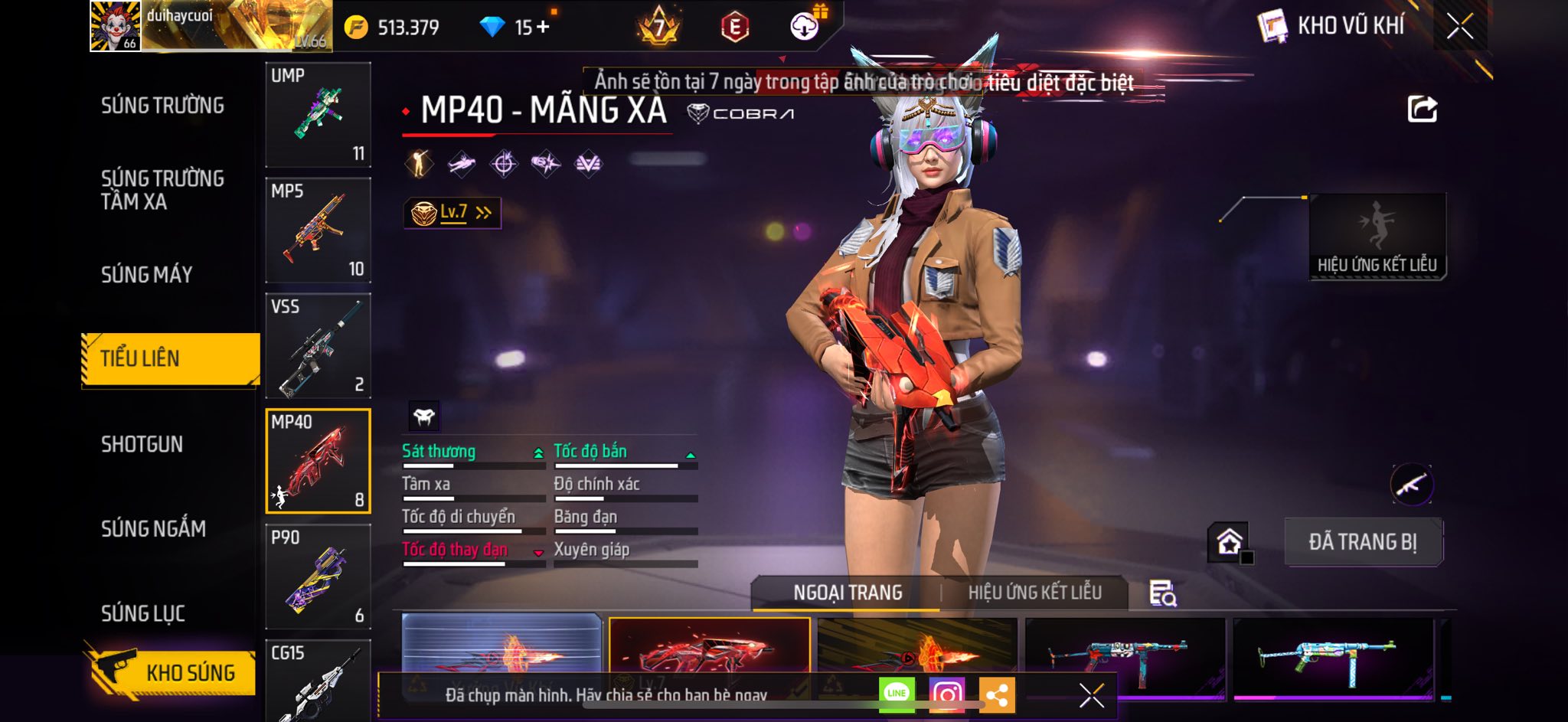The width and height of the screenshot is (1568, 722).
Task: Close the weapon vault screen
Action: pos(1459,27)
